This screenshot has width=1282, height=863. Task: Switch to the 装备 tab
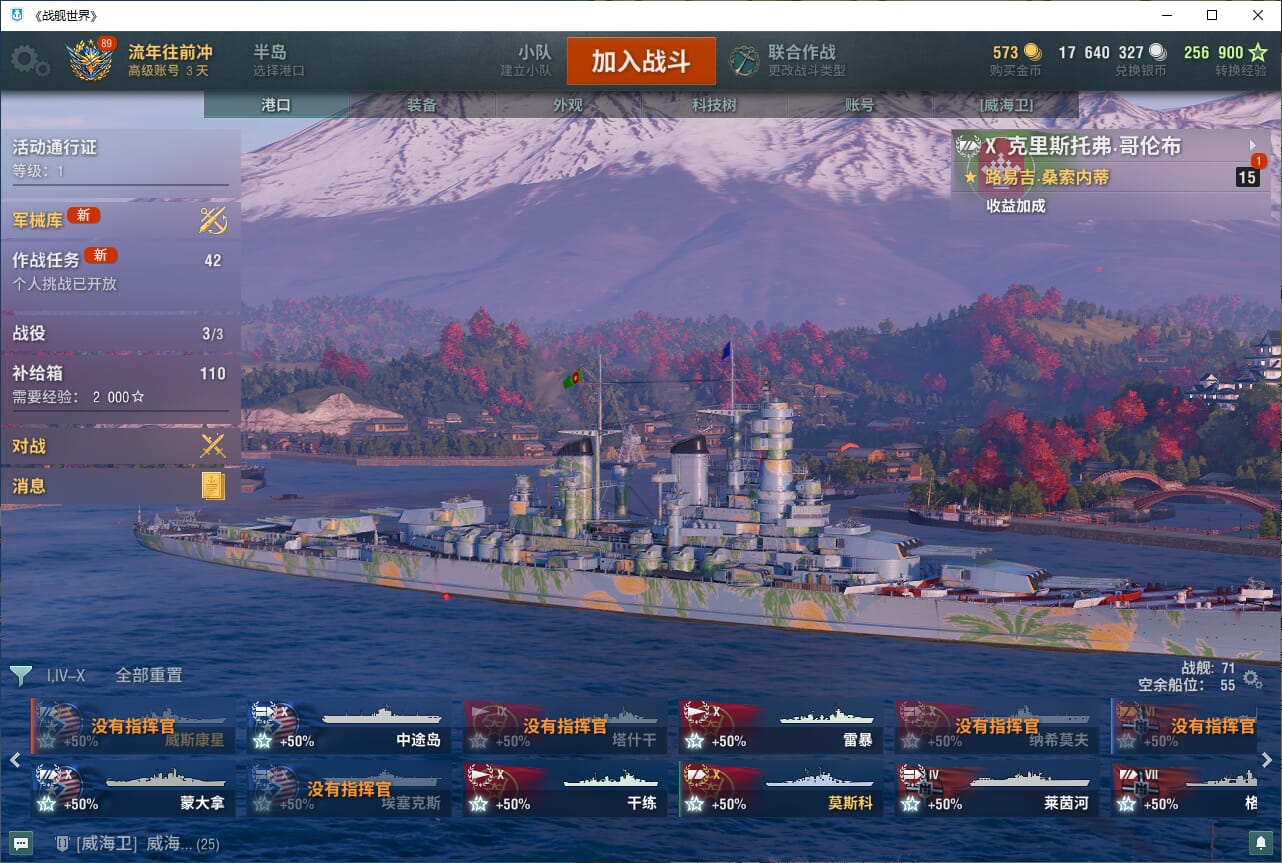(421, 105)
